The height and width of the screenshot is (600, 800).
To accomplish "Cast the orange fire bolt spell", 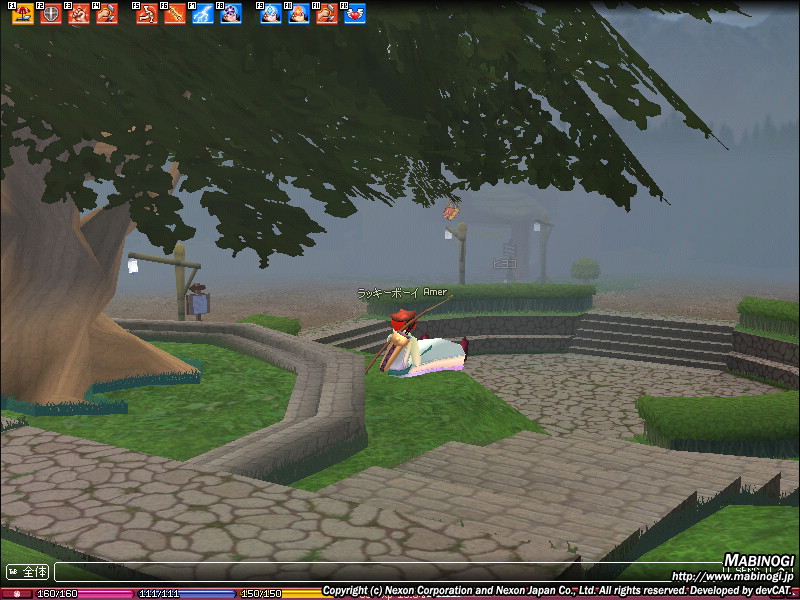I will 299,14.
